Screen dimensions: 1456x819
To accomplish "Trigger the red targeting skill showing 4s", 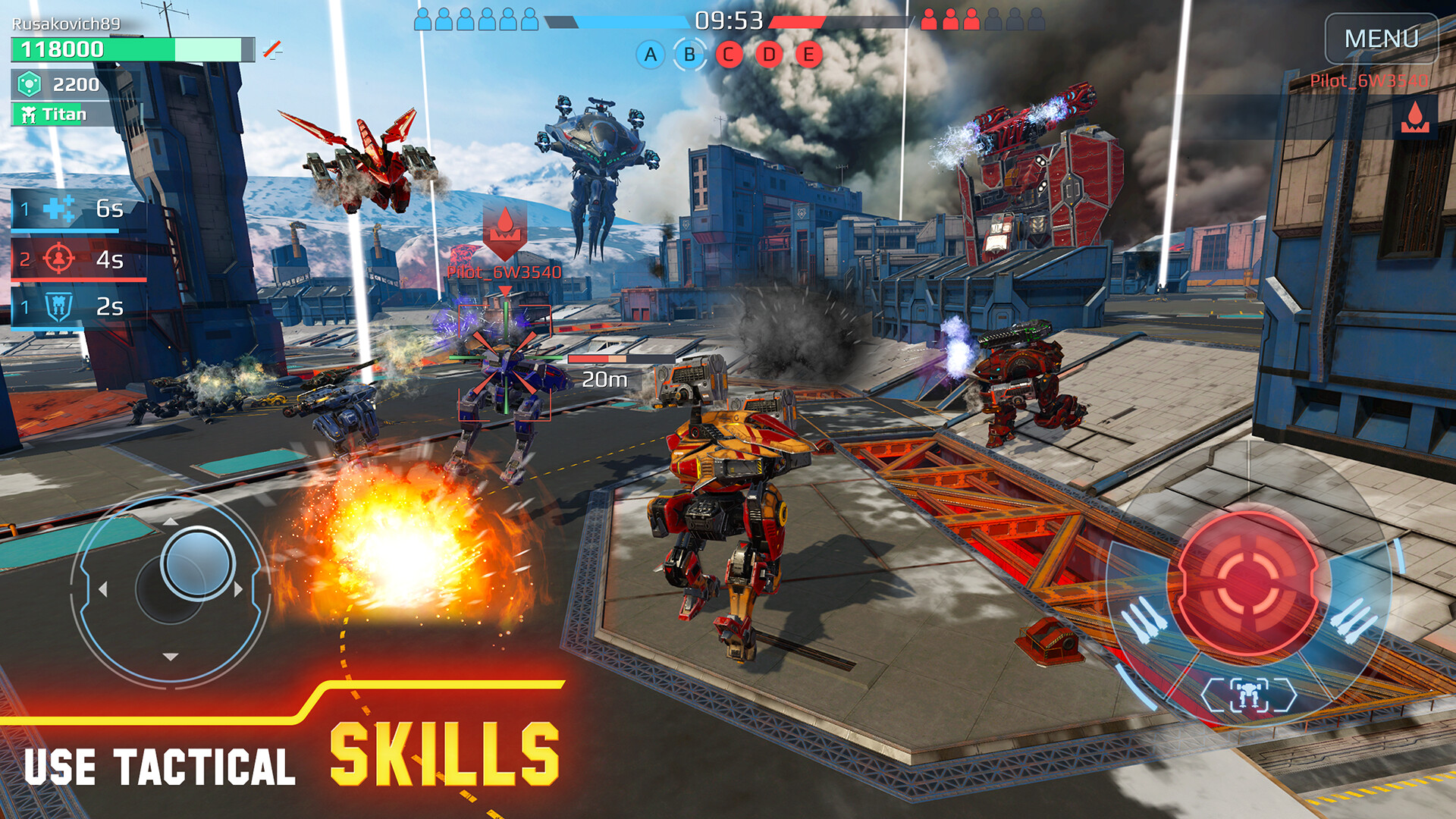I will coord(68,258).
